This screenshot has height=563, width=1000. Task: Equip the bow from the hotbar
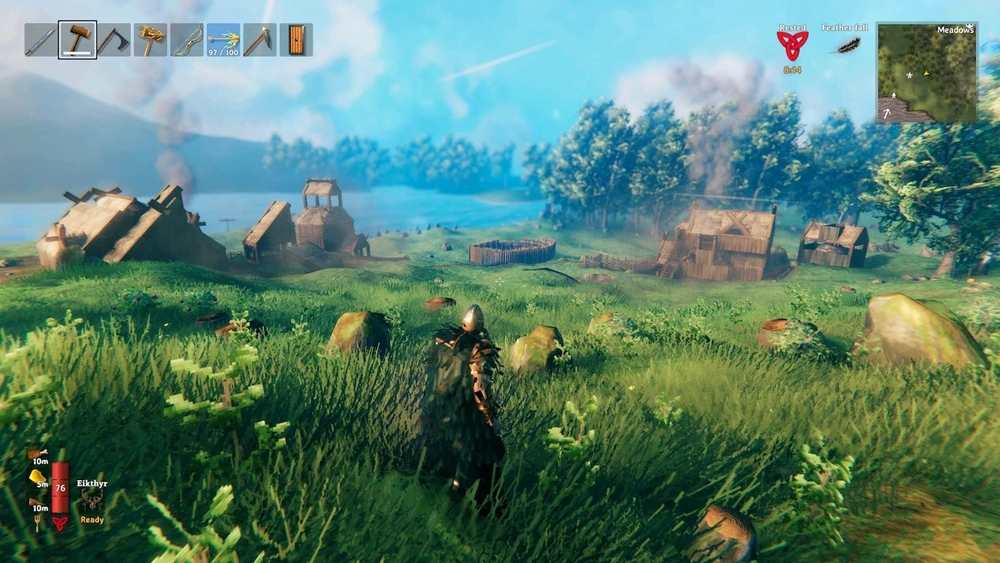(x=187, y=40)
